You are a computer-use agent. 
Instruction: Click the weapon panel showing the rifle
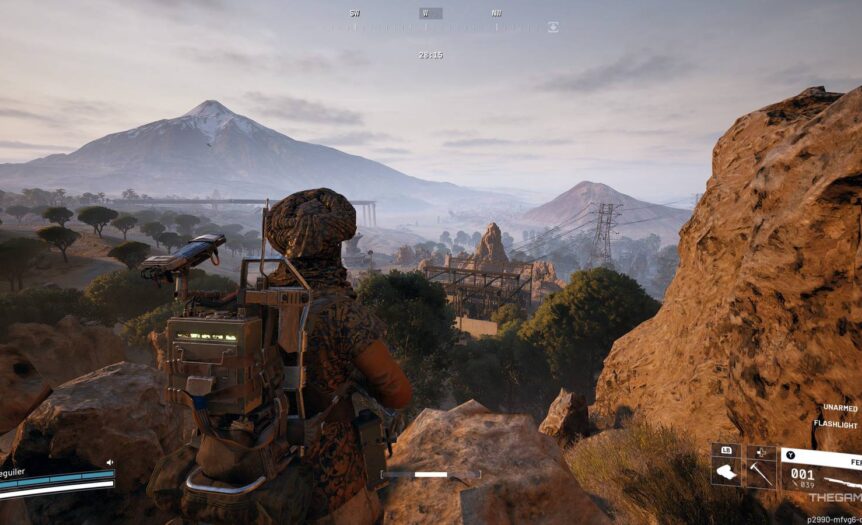tap(821, 474)
